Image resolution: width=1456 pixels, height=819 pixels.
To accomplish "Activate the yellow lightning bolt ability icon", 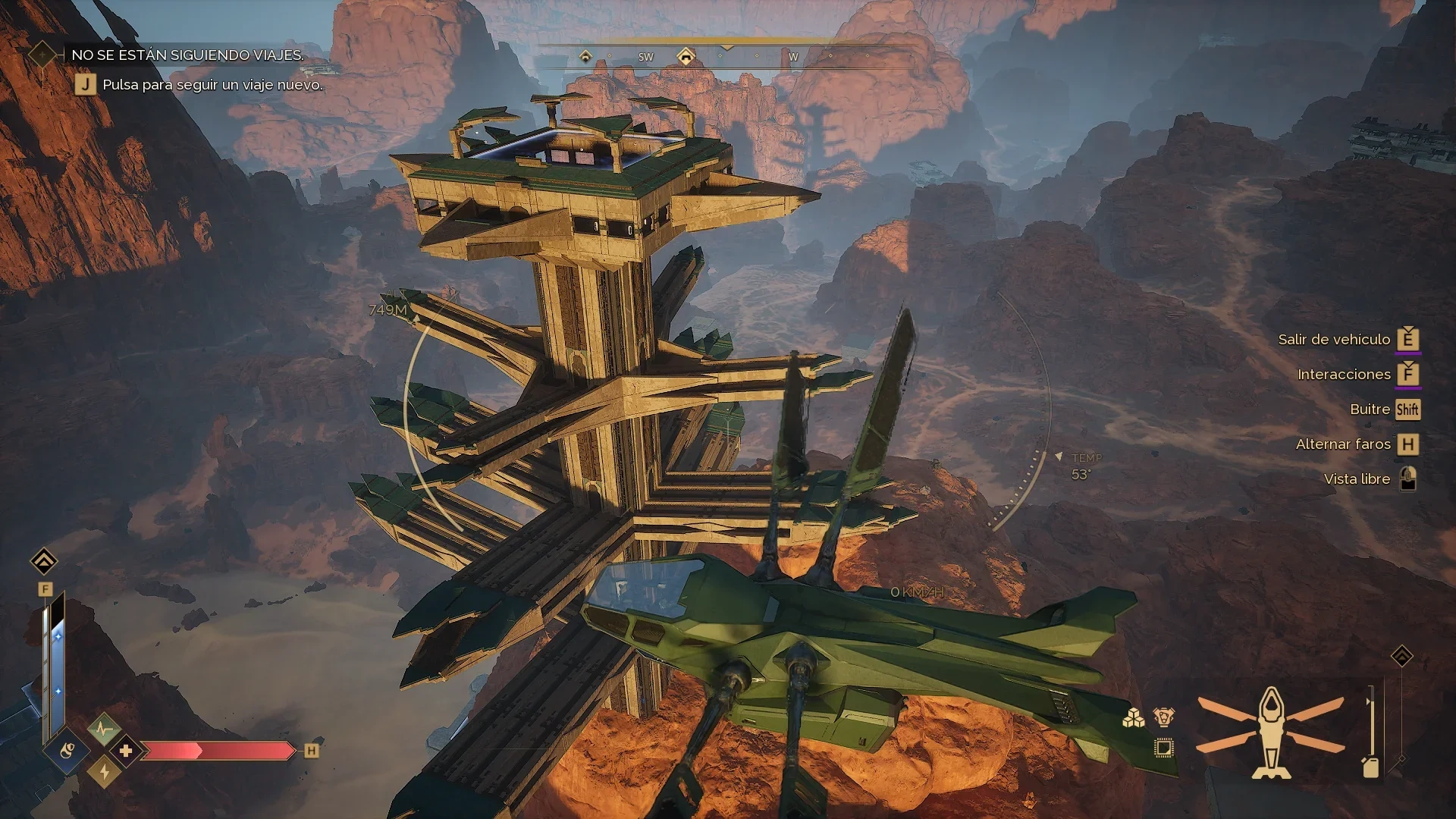I will click(105, 772).
